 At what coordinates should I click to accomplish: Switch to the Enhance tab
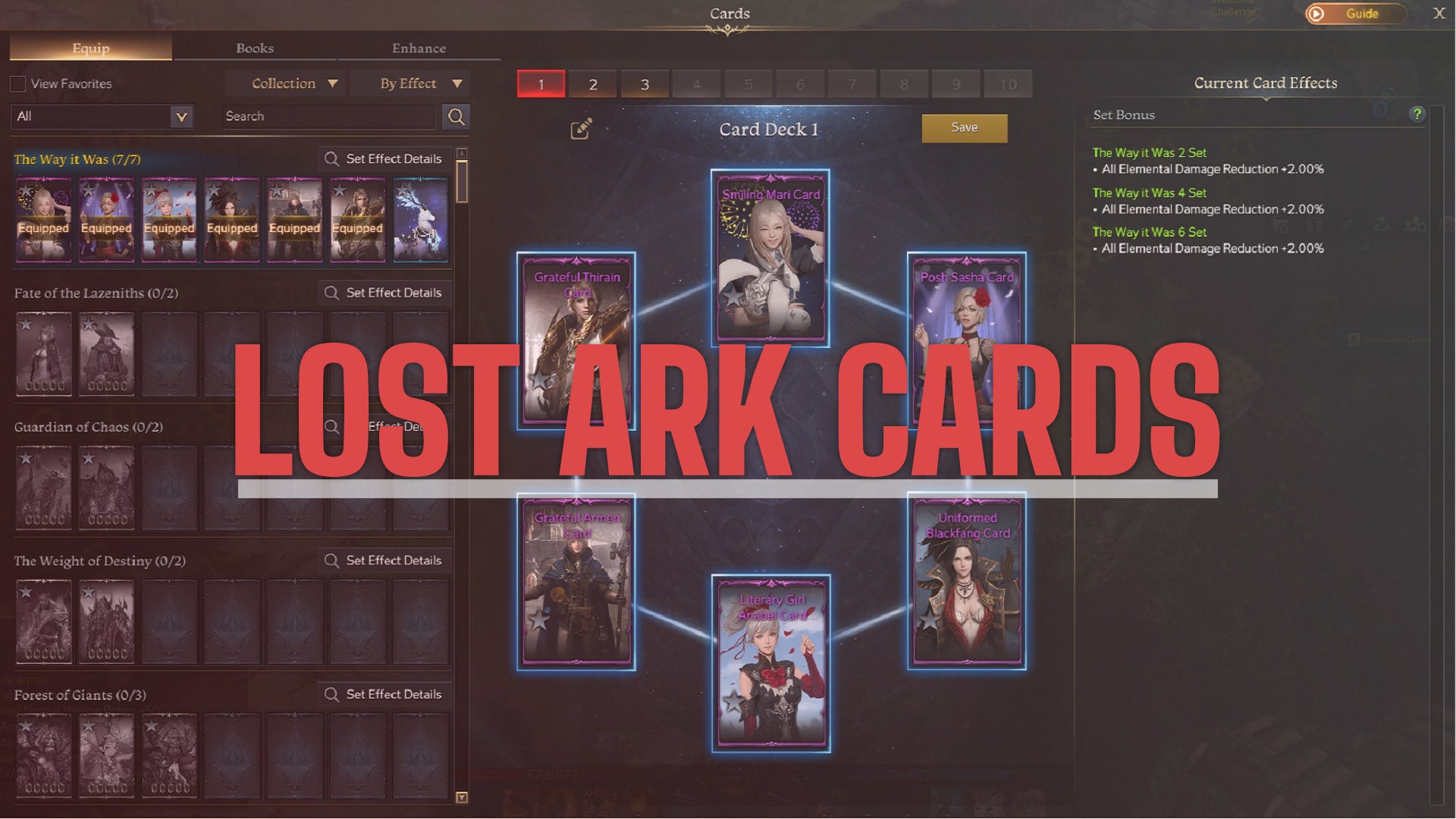(x=419, y=48)
